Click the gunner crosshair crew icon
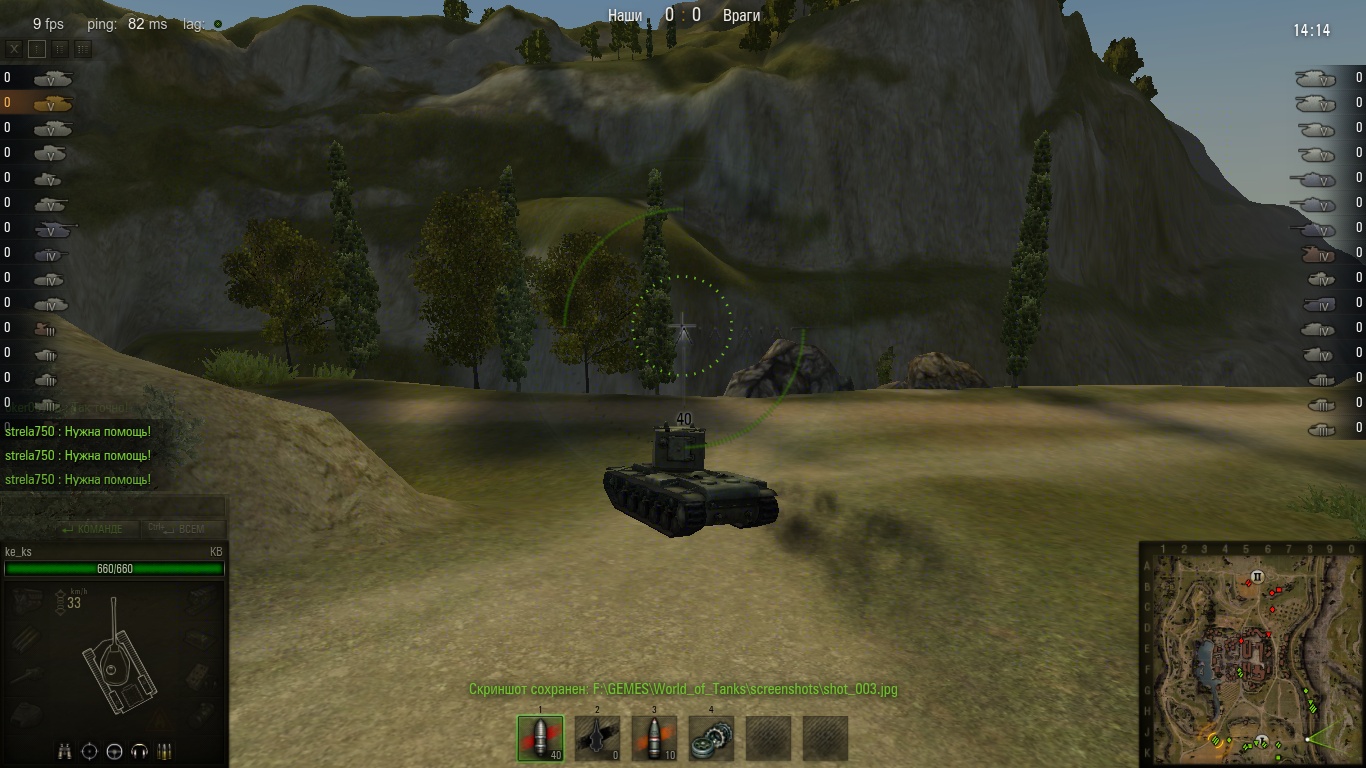 [x=90, y=751]
